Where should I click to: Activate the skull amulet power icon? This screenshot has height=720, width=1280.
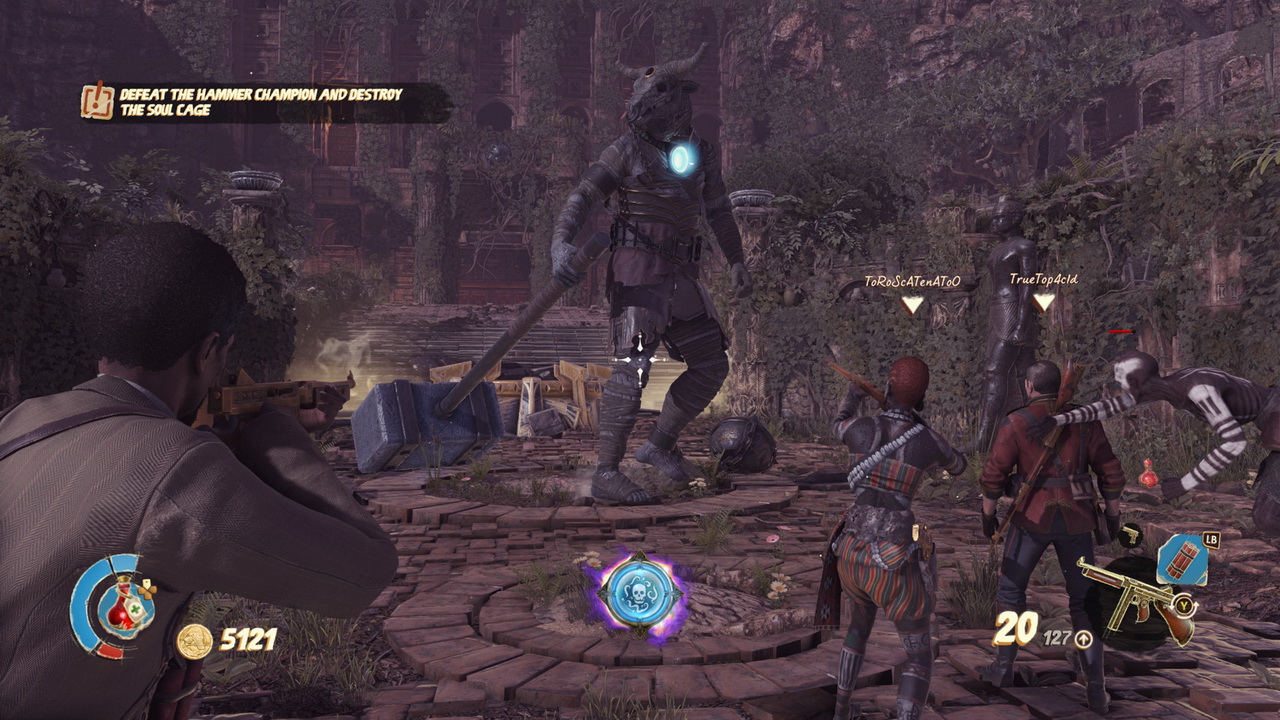[640, 594]
